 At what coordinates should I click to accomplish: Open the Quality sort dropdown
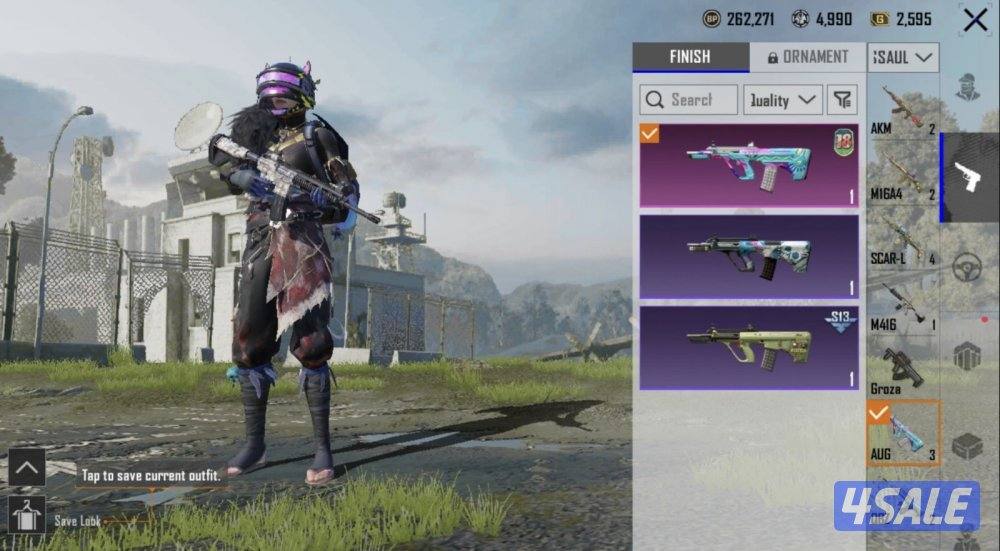pos(783,99)
